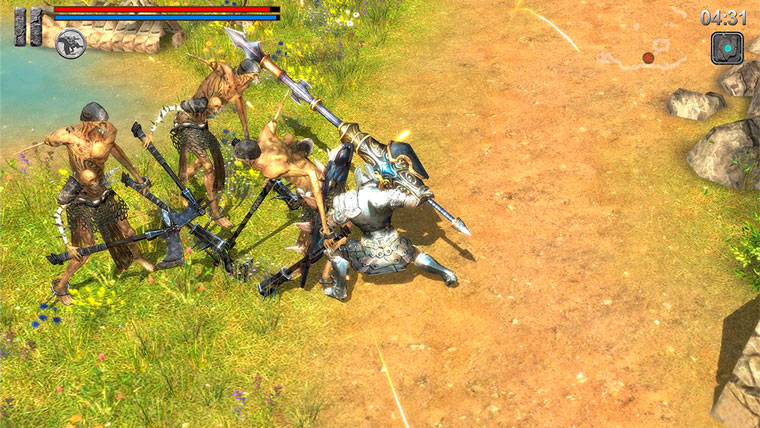The image size is (760, 428).
Task: Open the map via the cyan-dot stone icon
Action: coord(727,48)
